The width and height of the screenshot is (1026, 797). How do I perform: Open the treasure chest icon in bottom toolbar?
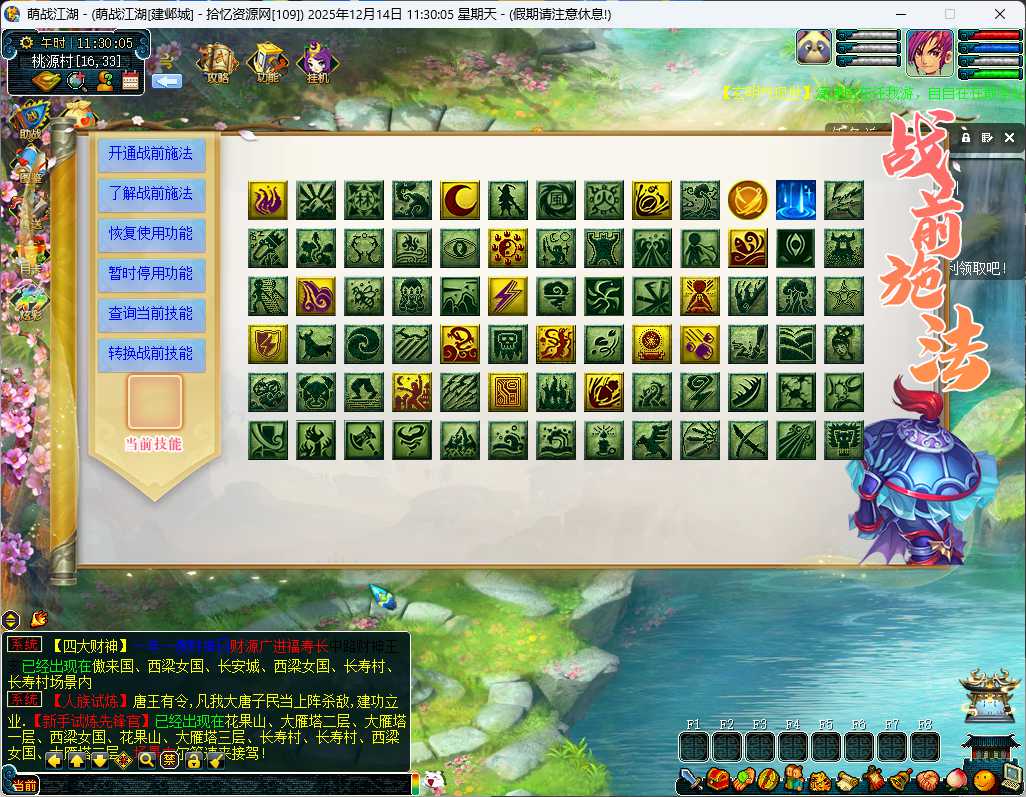pos(716,779)
